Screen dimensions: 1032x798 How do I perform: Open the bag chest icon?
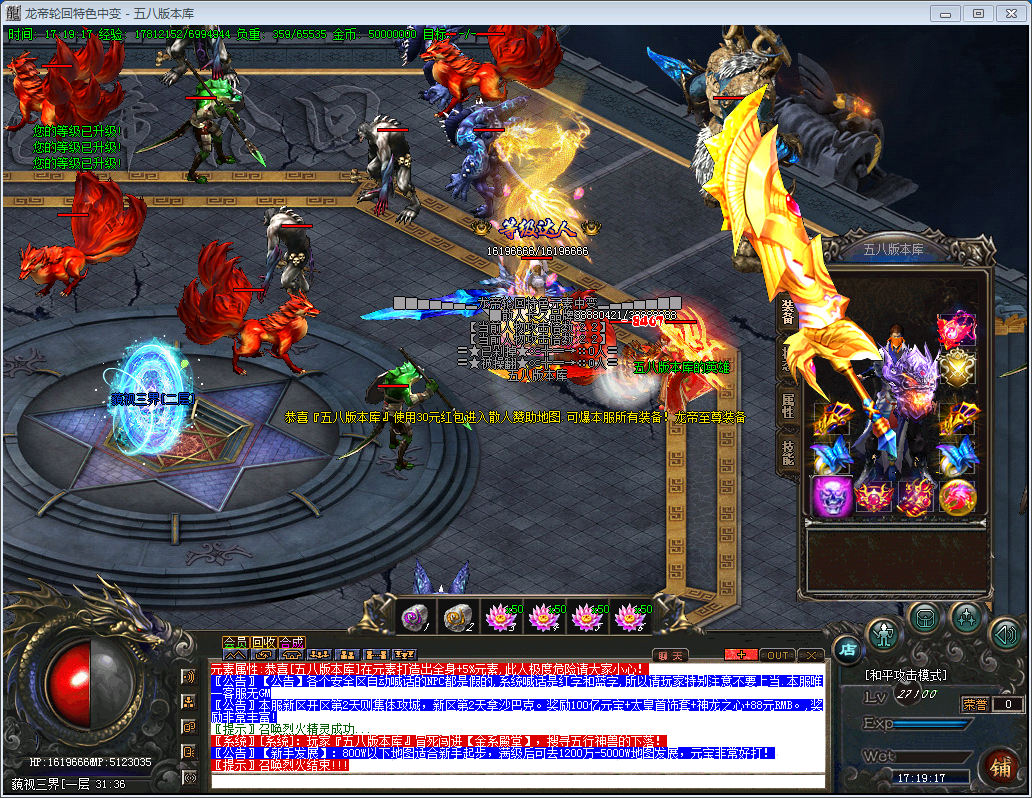[926, 618]
